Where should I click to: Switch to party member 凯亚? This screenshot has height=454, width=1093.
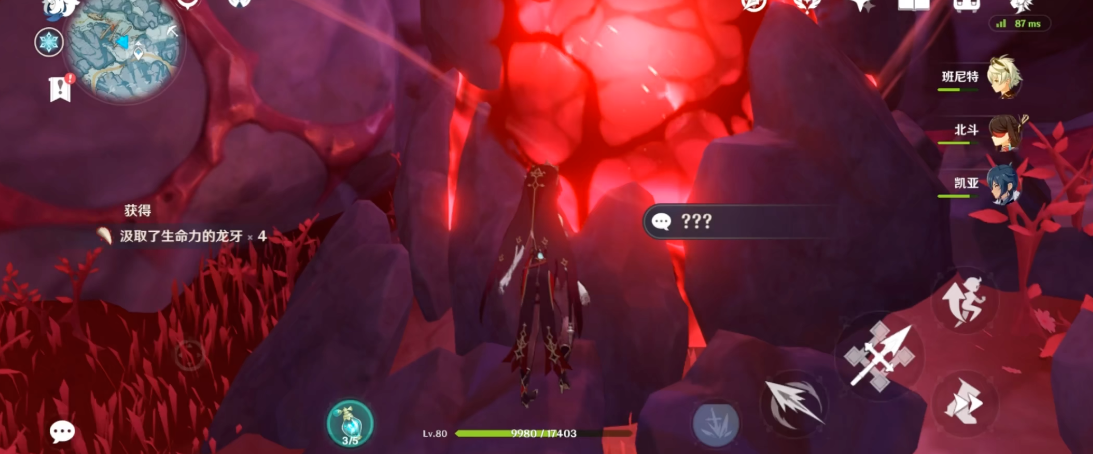tap(1004, 185)
